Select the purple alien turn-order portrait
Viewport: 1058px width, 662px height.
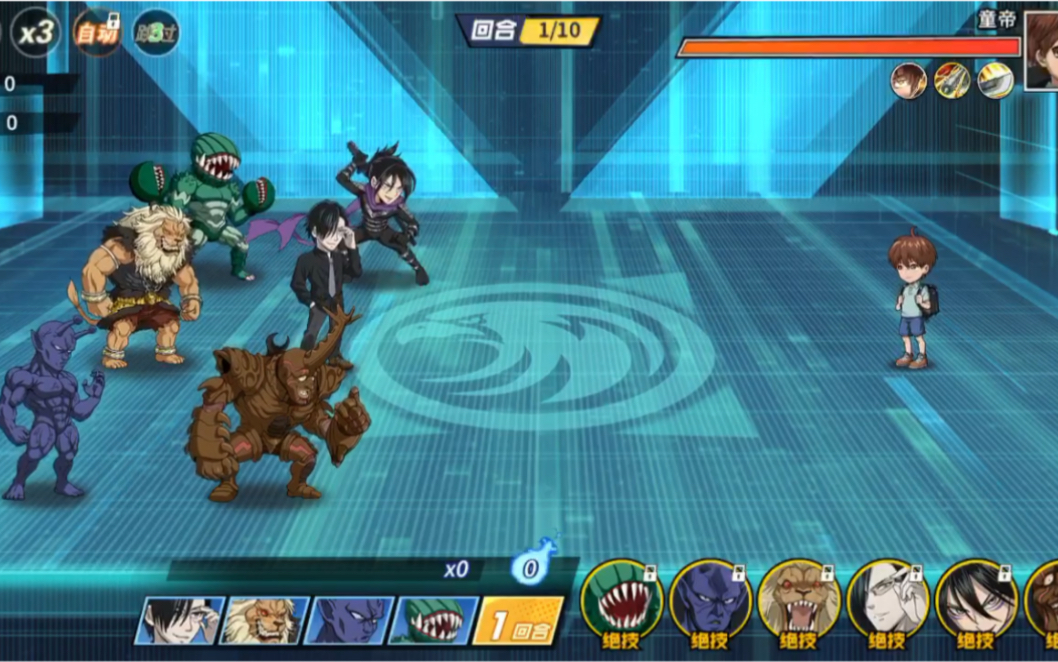click(348, 620)
